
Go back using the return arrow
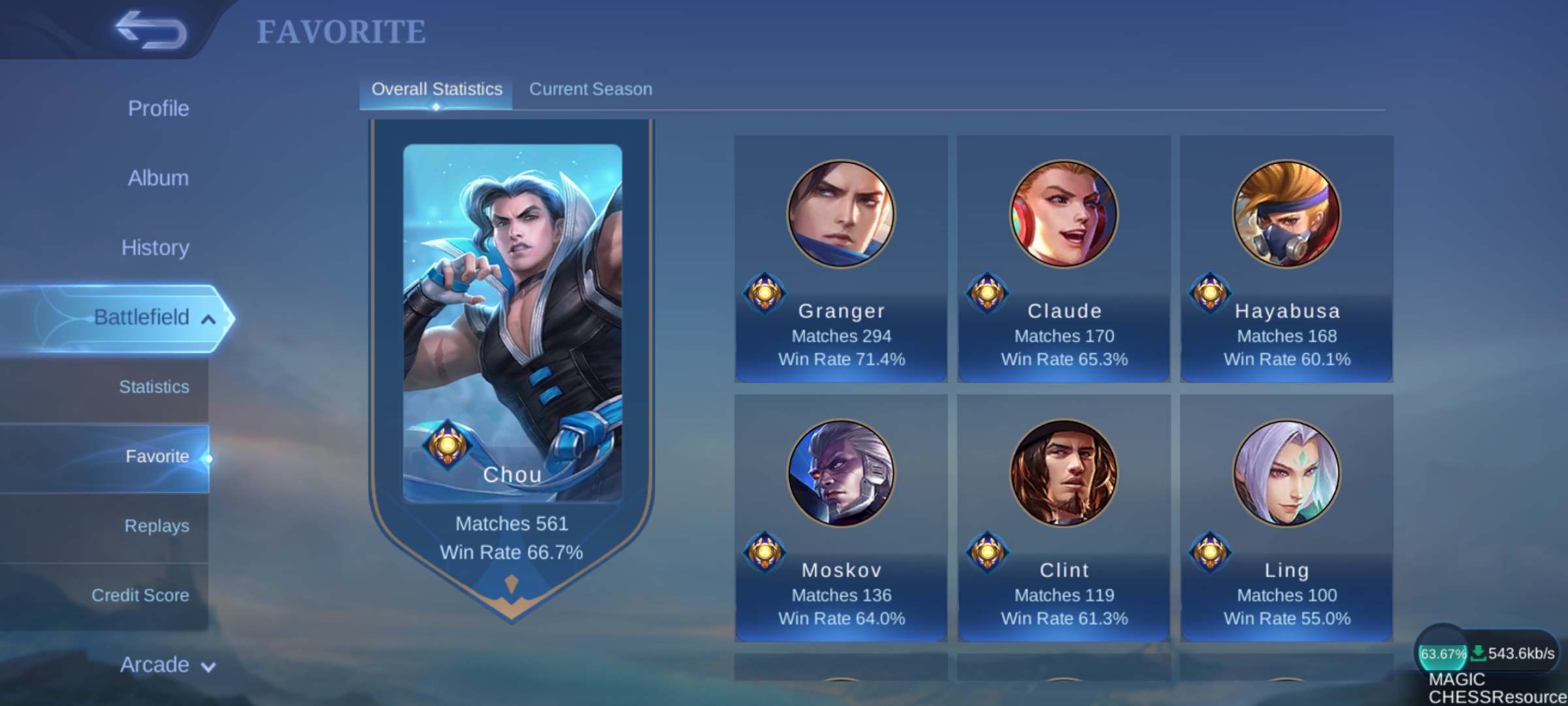[150, 30]
